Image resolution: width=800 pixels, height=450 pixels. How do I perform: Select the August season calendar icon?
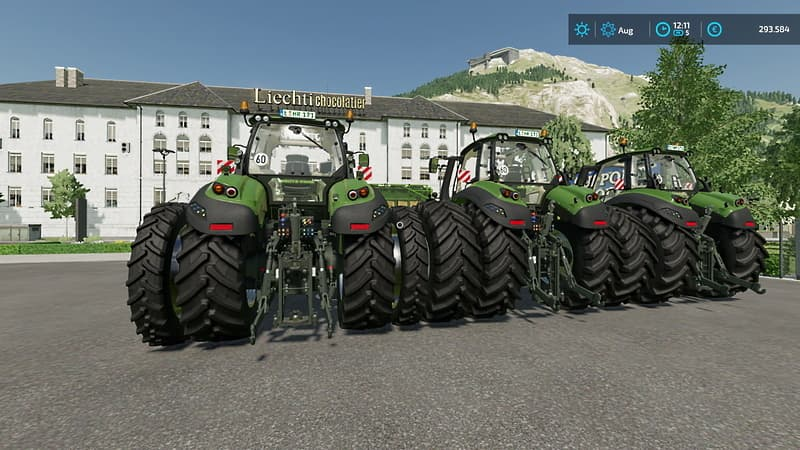click(x=608, y=30)
